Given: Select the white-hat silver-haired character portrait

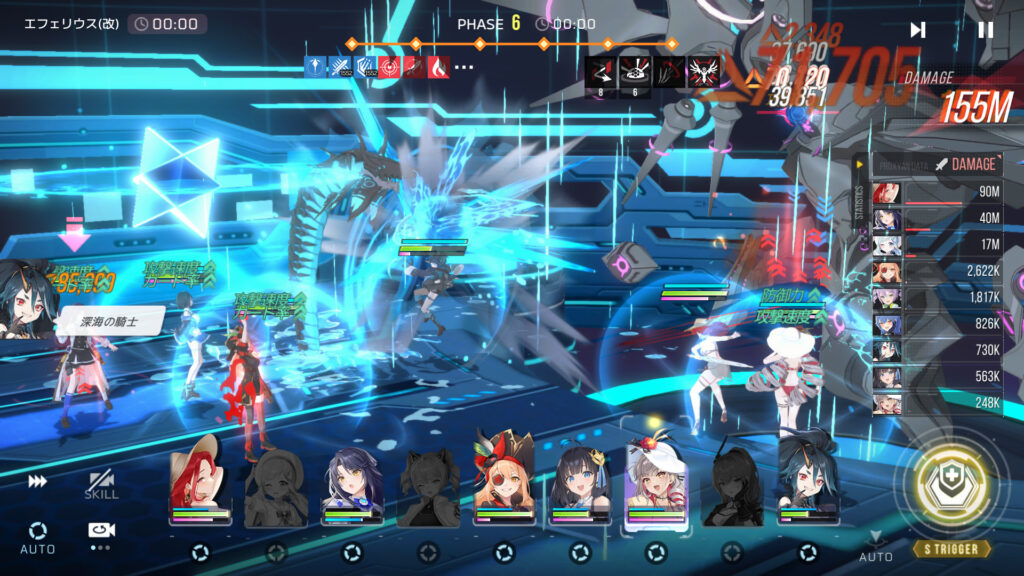Looking at the screenshot, I should [656, 483].
